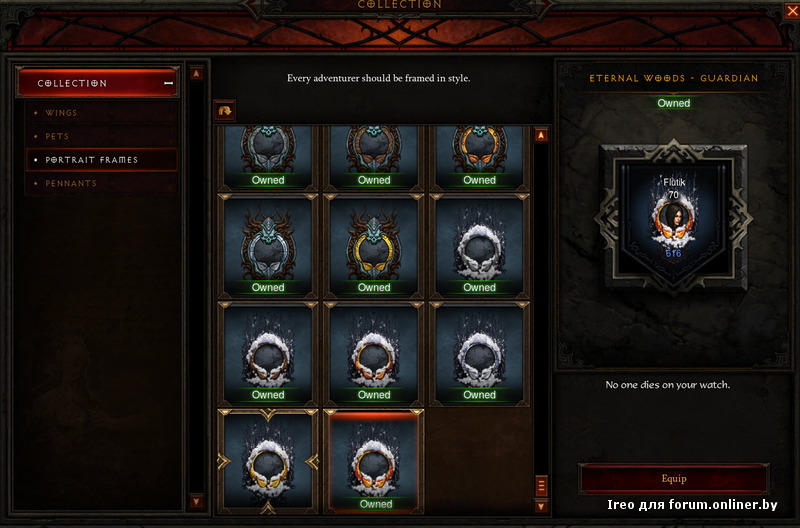The height and width of the screenshot is (528, 800).
Task: Click the back arrow above the frame grid
Action: 226,112
